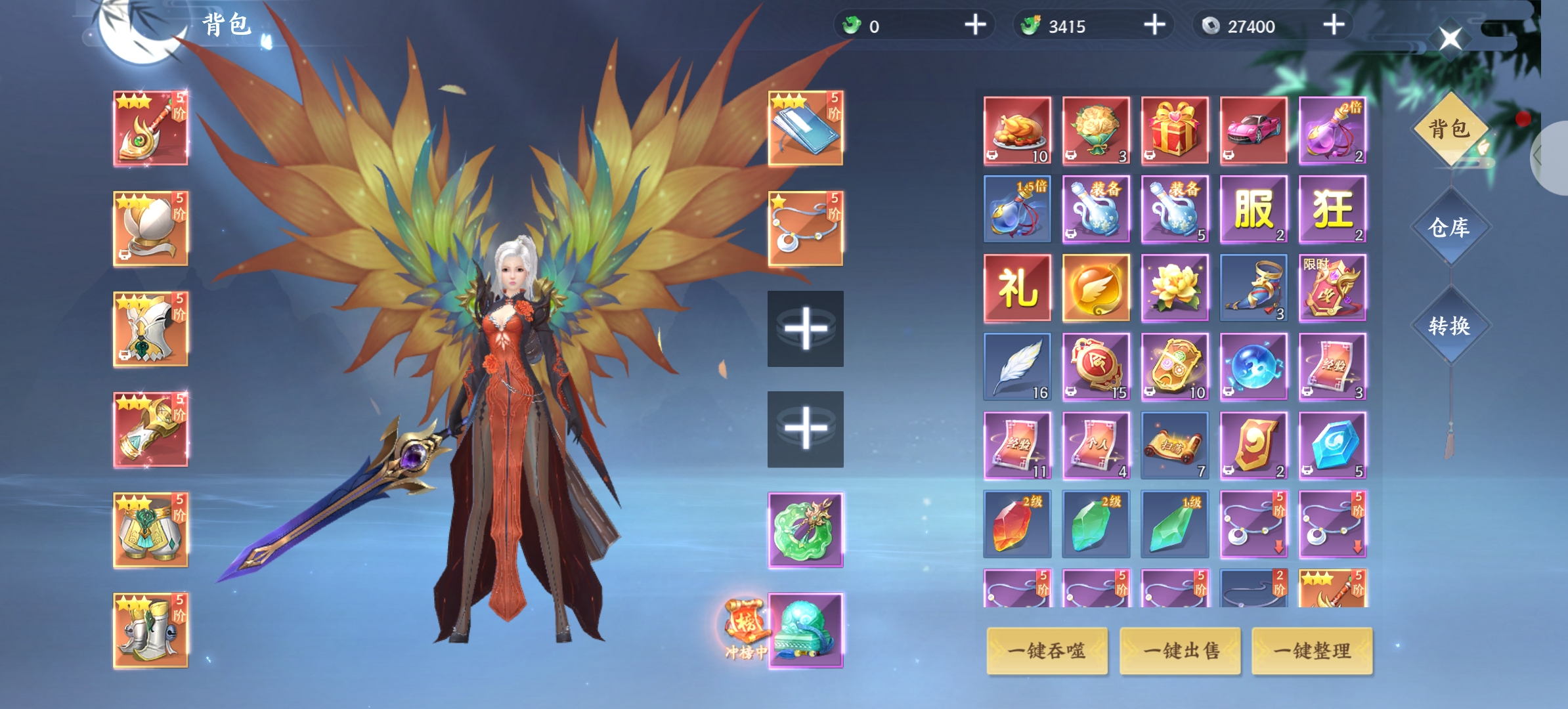The width and height of the screenshot is (1568, 709).
Task: Open the green jade pendant slot
Action: click(x=806, y=530)
